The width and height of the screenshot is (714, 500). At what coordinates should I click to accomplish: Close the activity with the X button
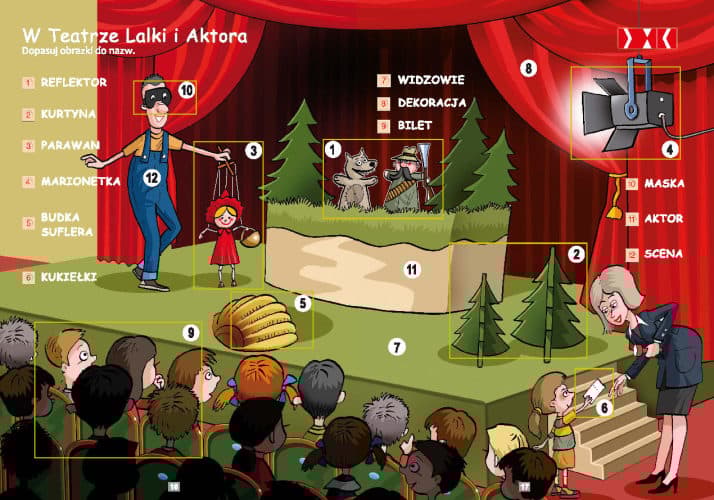[648, 37]
